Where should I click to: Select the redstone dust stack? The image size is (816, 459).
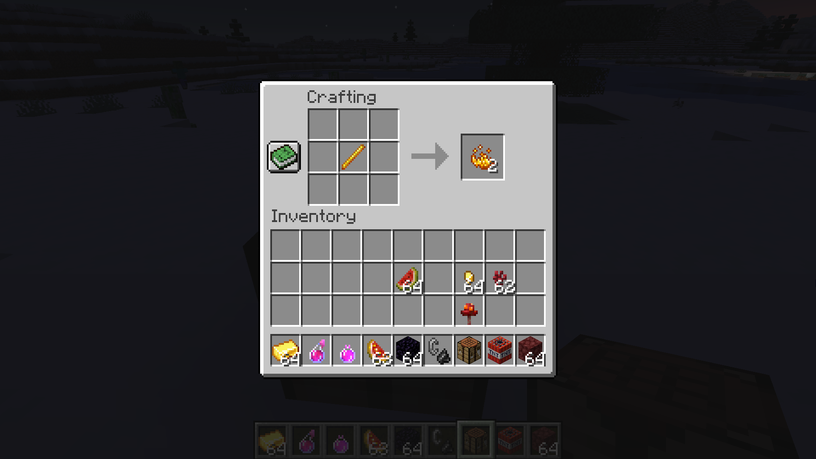500,279
